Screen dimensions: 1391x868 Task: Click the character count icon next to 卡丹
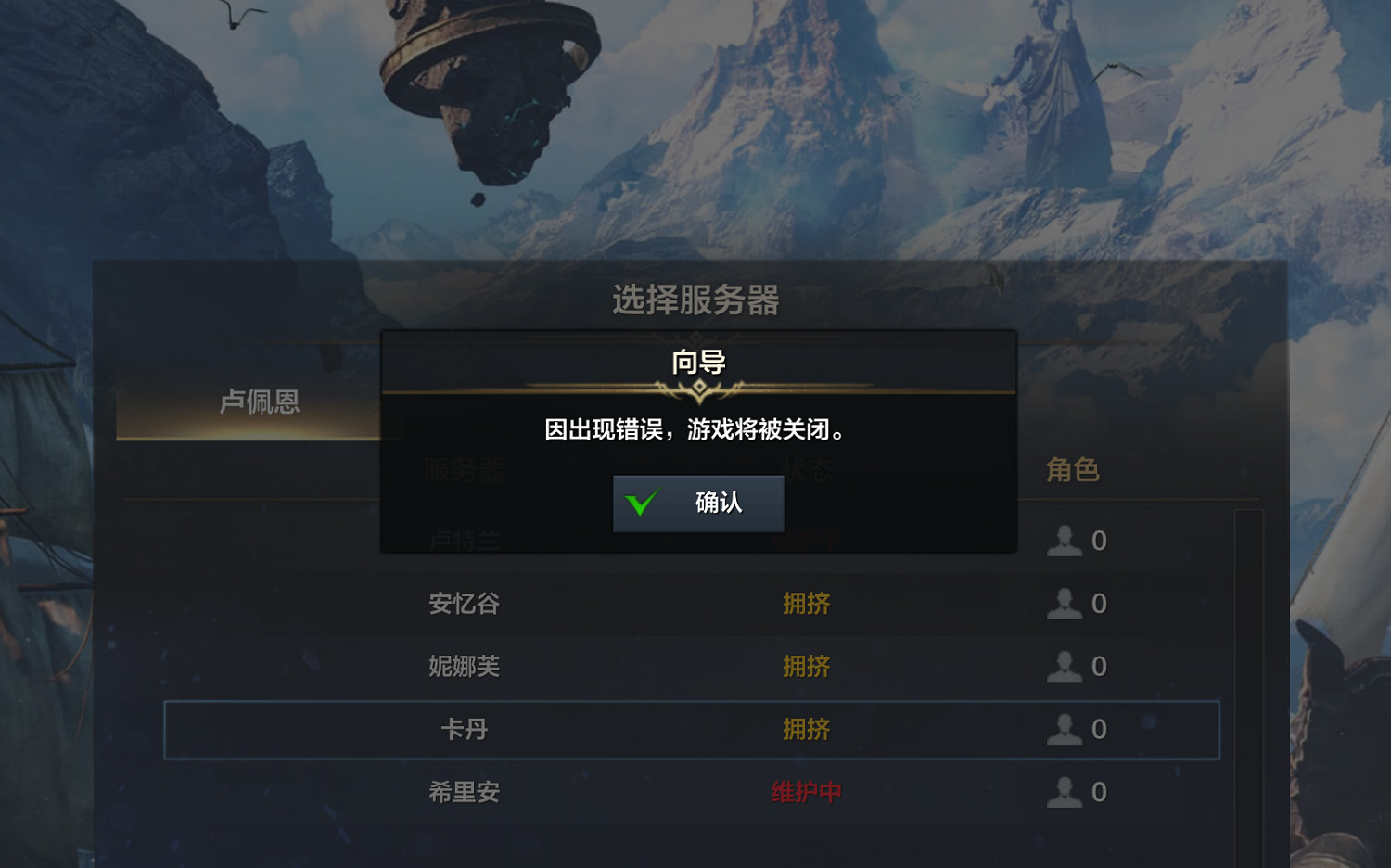tap(1065, 730)
